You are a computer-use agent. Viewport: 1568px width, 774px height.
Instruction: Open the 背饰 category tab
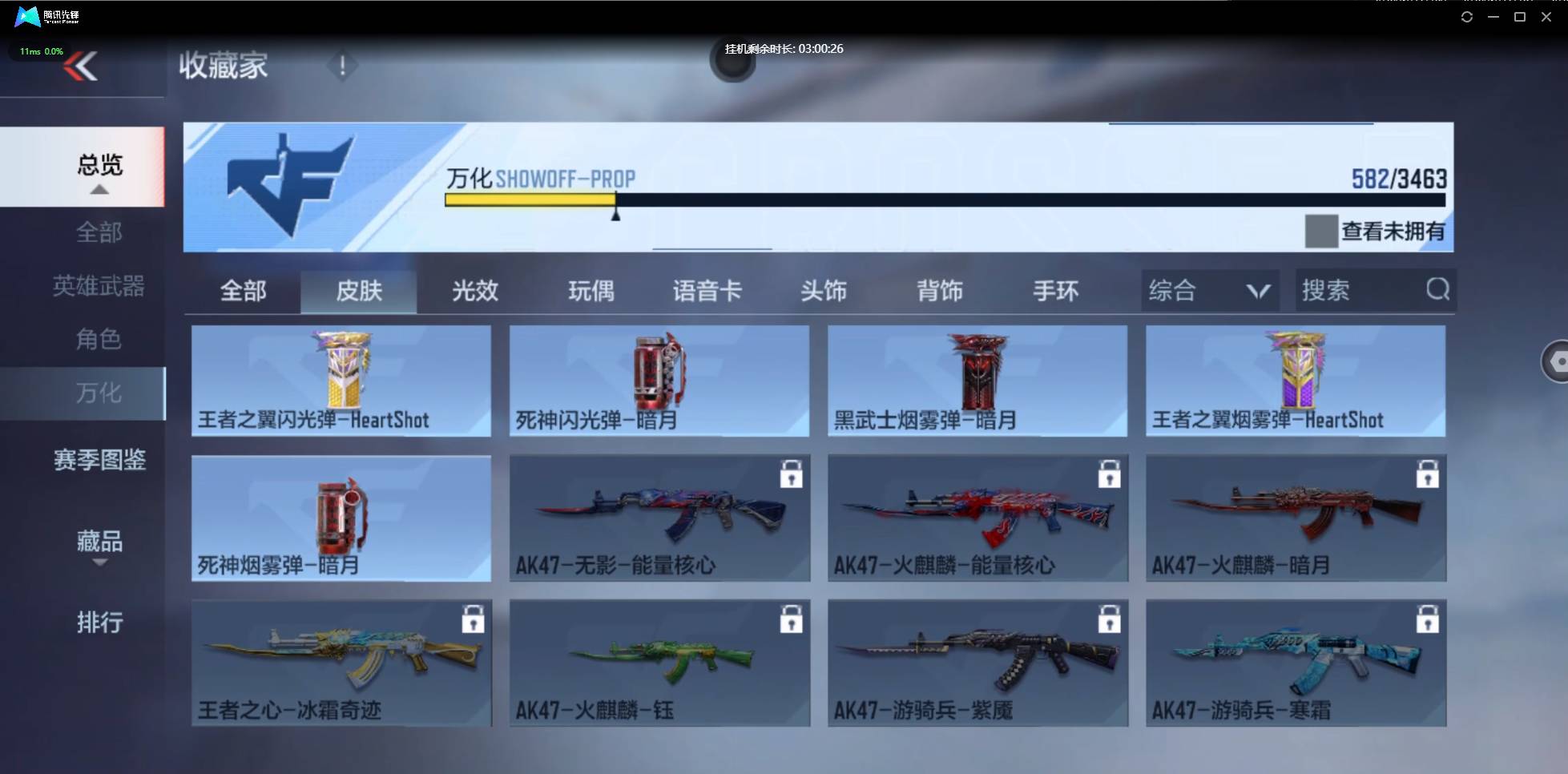tap(940, 291)
